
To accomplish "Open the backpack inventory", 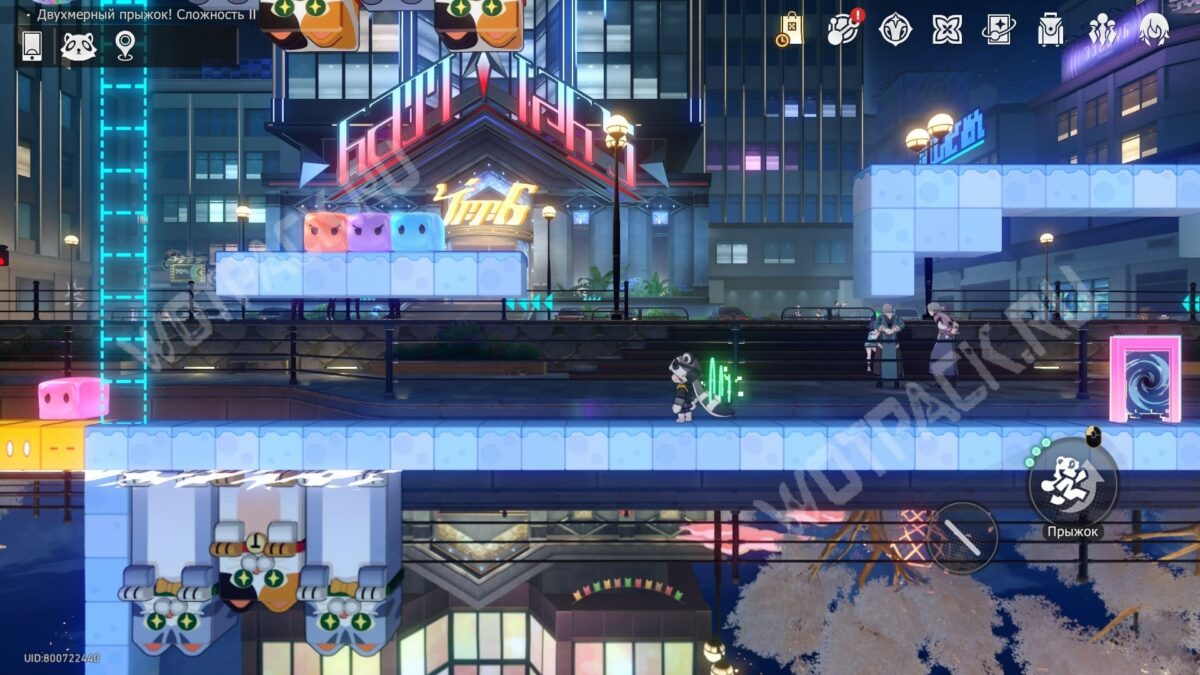I will 1050,30.
